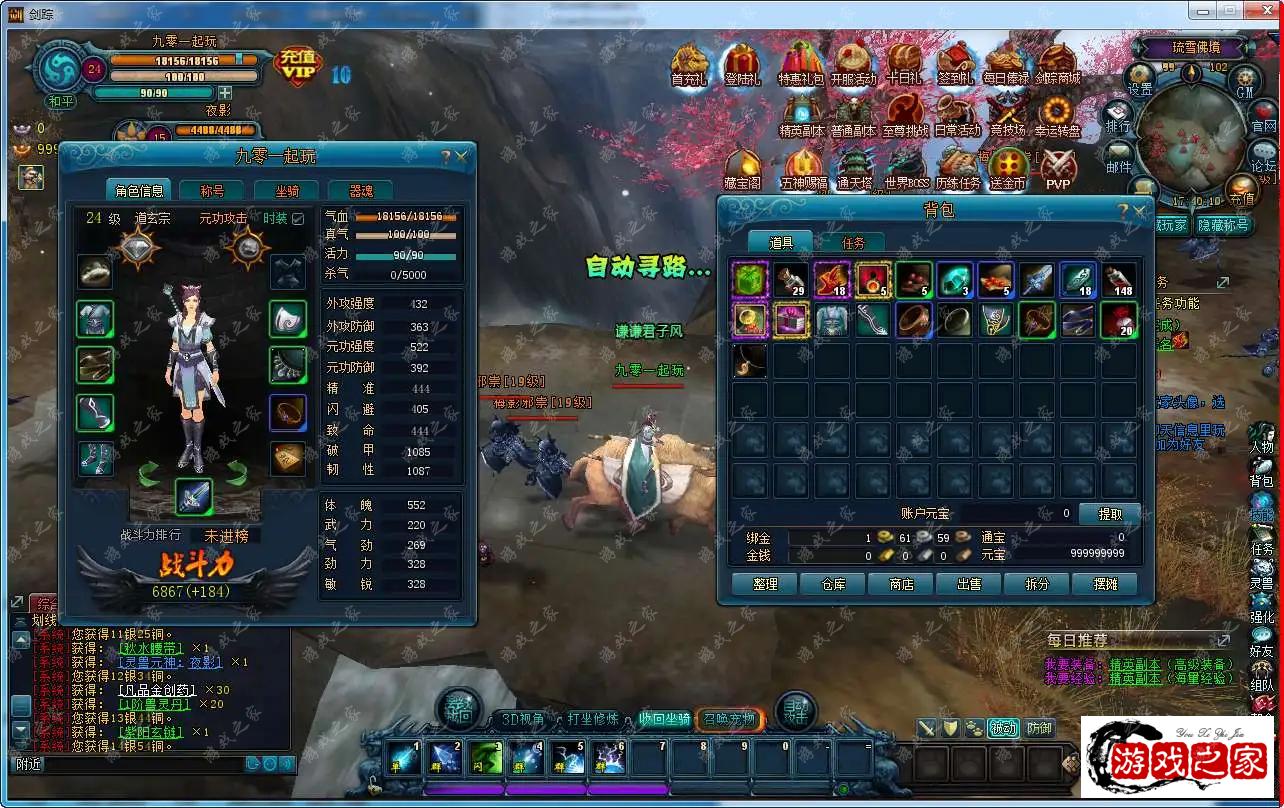
Task: Select the green gift box item
Action: click(x=749, y=281)
